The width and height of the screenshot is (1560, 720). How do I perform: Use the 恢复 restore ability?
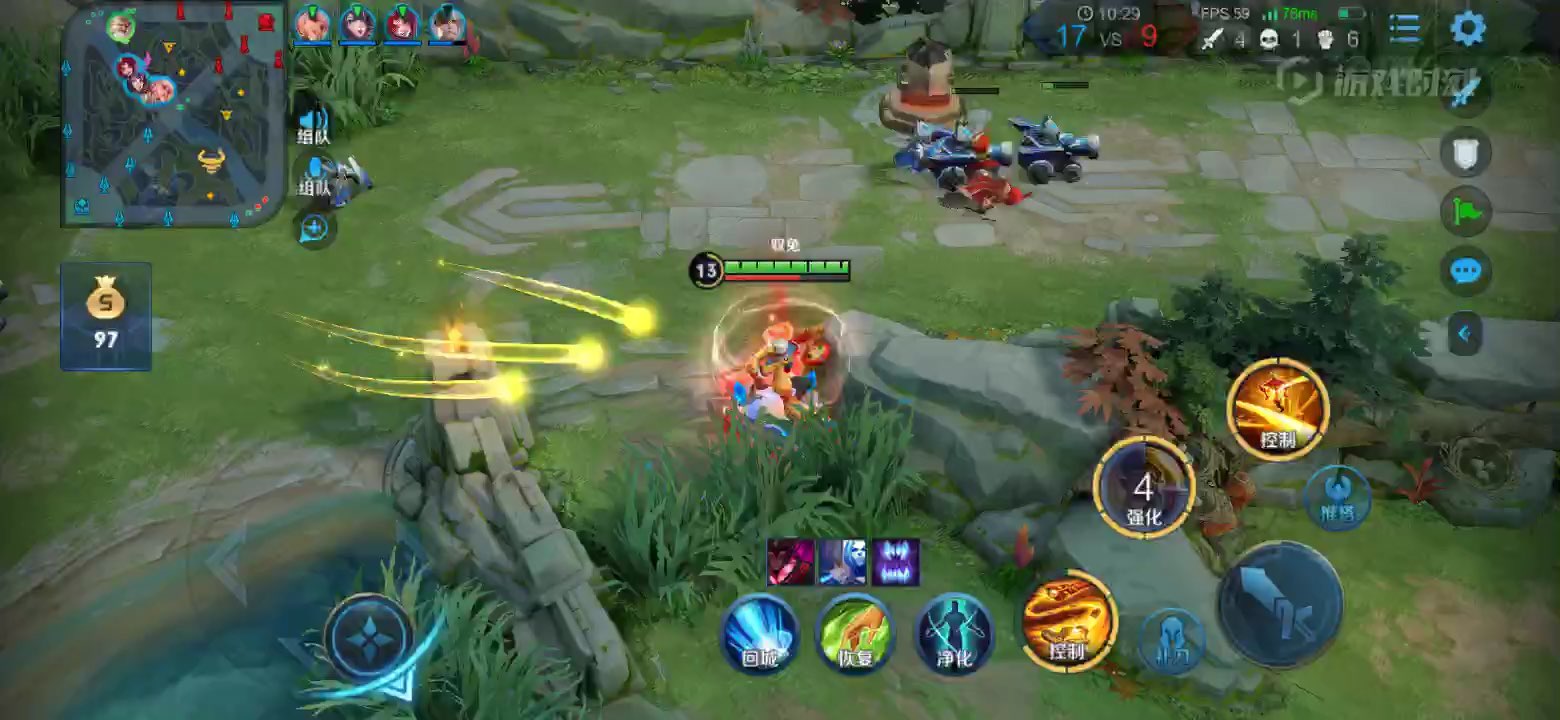tap(854, 634)
